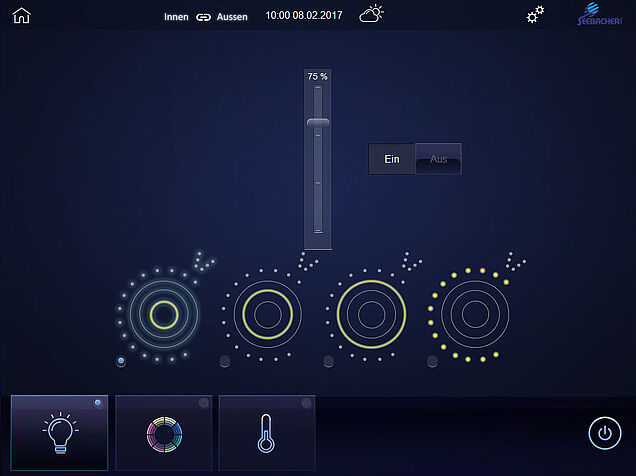The width and height of the screenshot is (636, 476).
Task: Open the thermometer temperature tab
Action: coord(266,432)
